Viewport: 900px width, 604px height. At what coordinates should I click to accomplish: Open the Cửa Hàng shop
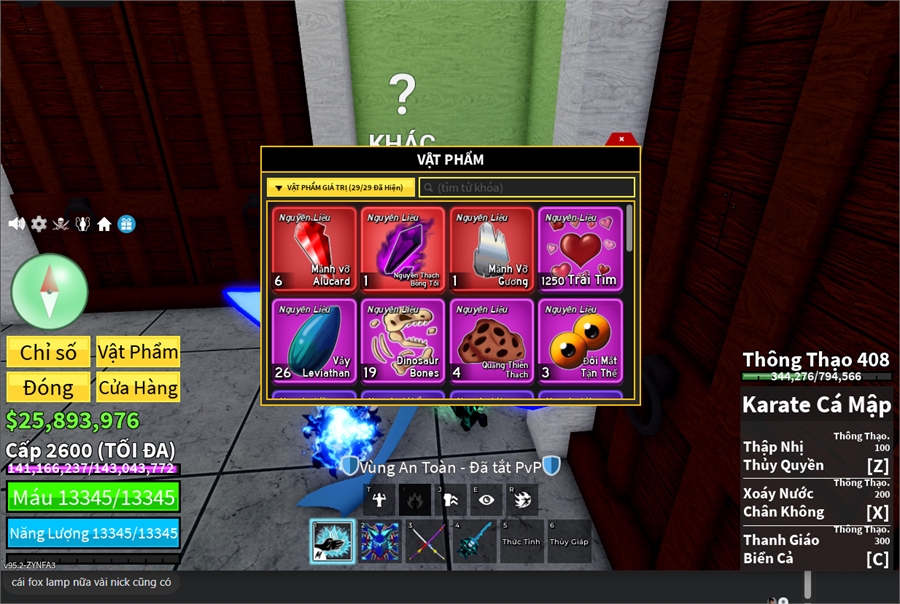138,387
